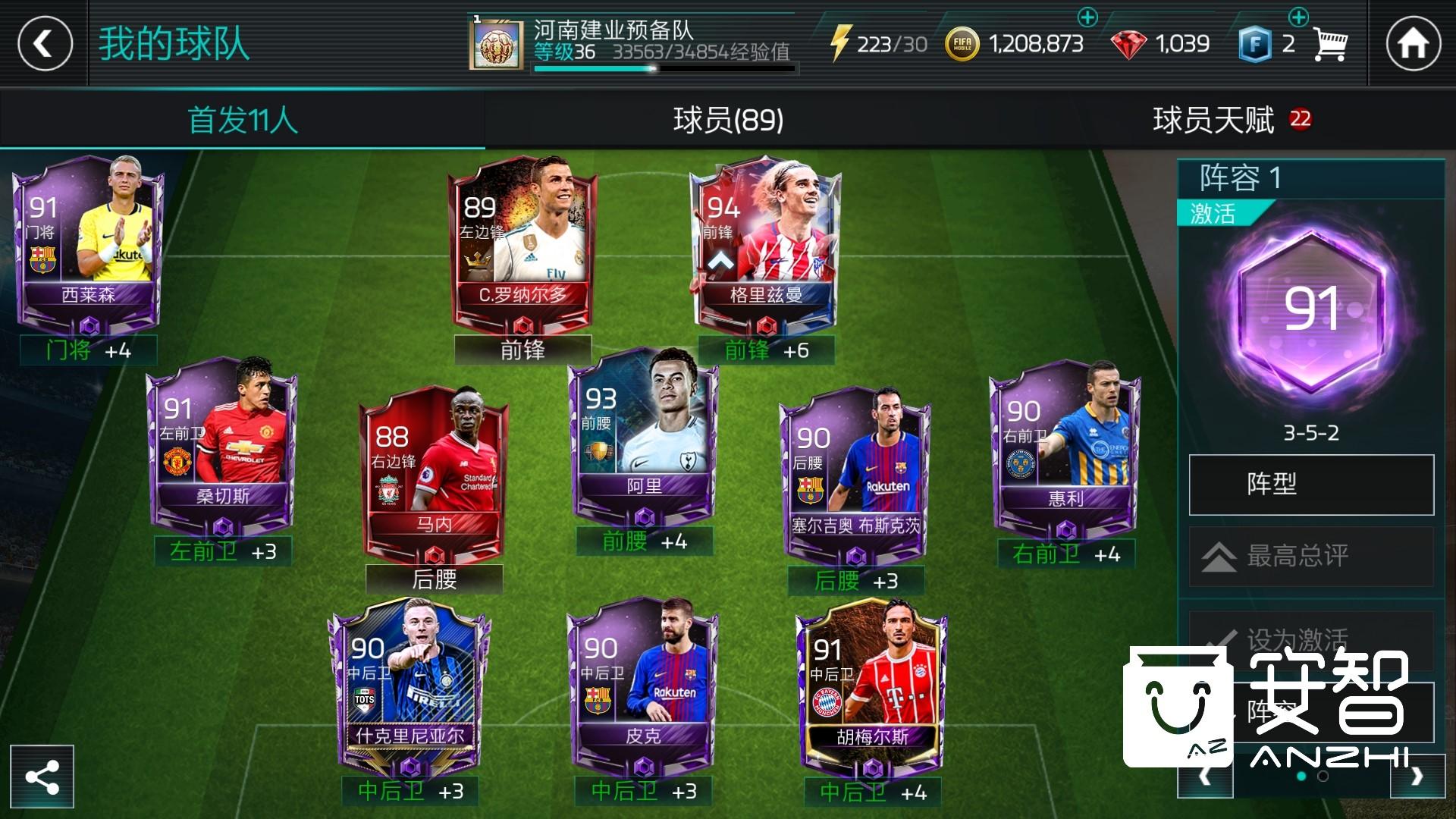Share the lineup via share icon

42,777
